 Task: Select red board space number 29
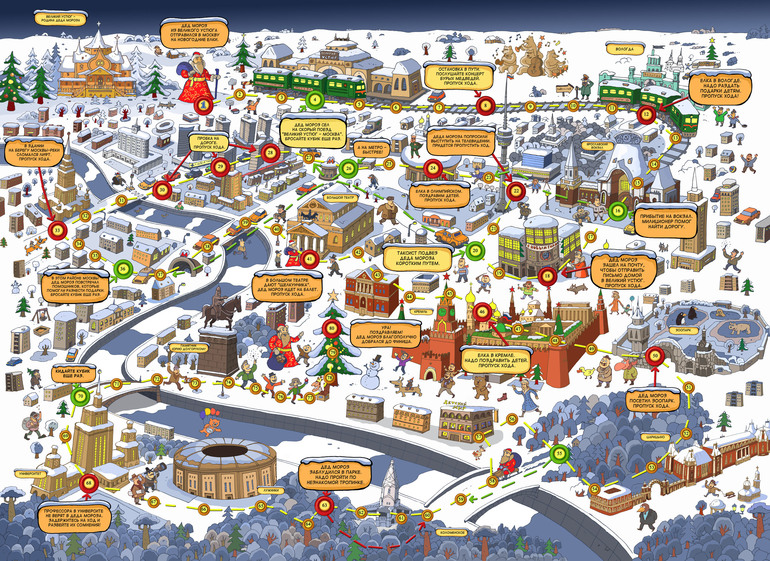221,166
